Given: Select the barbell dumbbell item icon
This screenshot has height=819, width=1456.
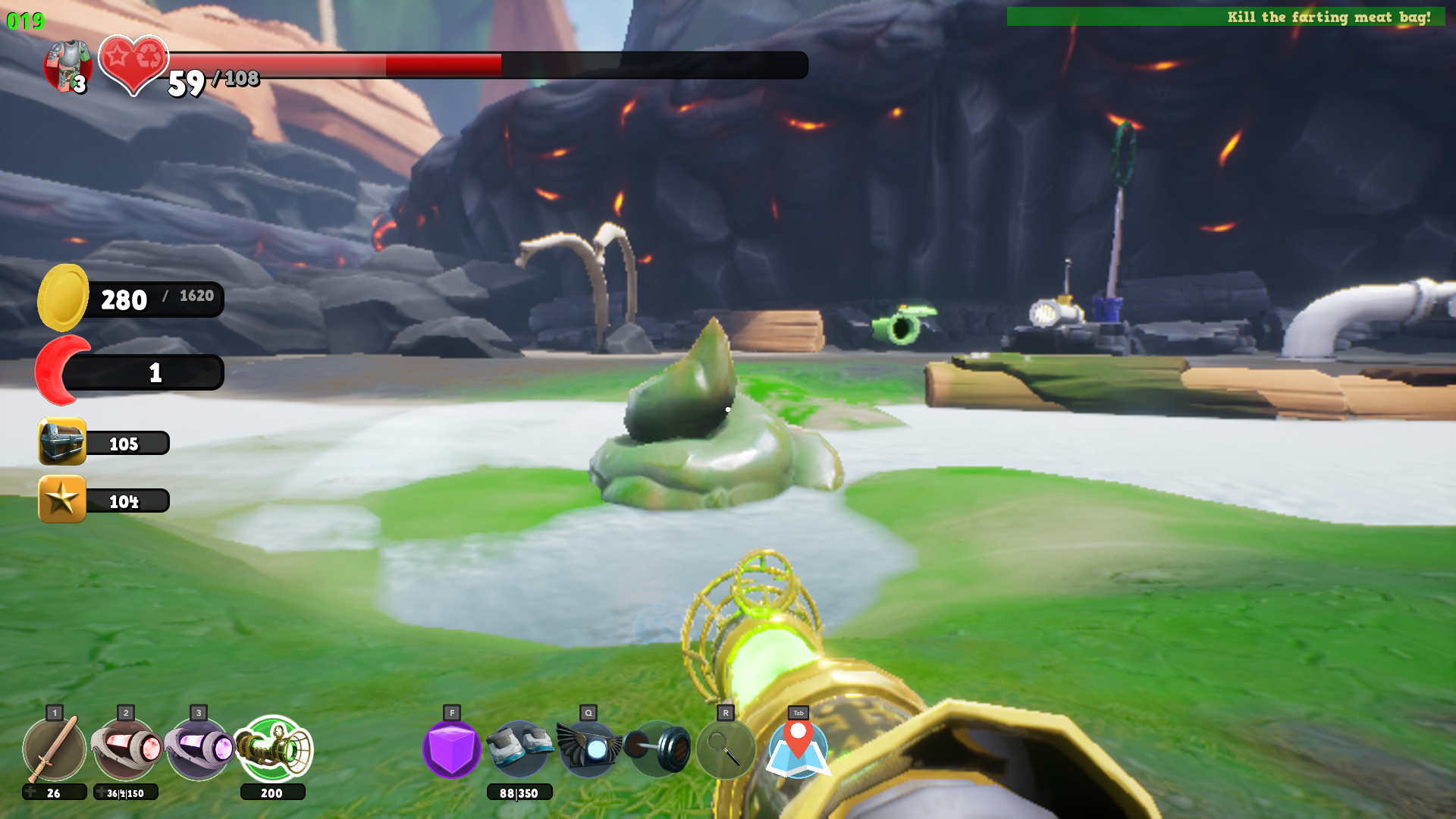Looking at the screenshot, I should coord(657,749).
